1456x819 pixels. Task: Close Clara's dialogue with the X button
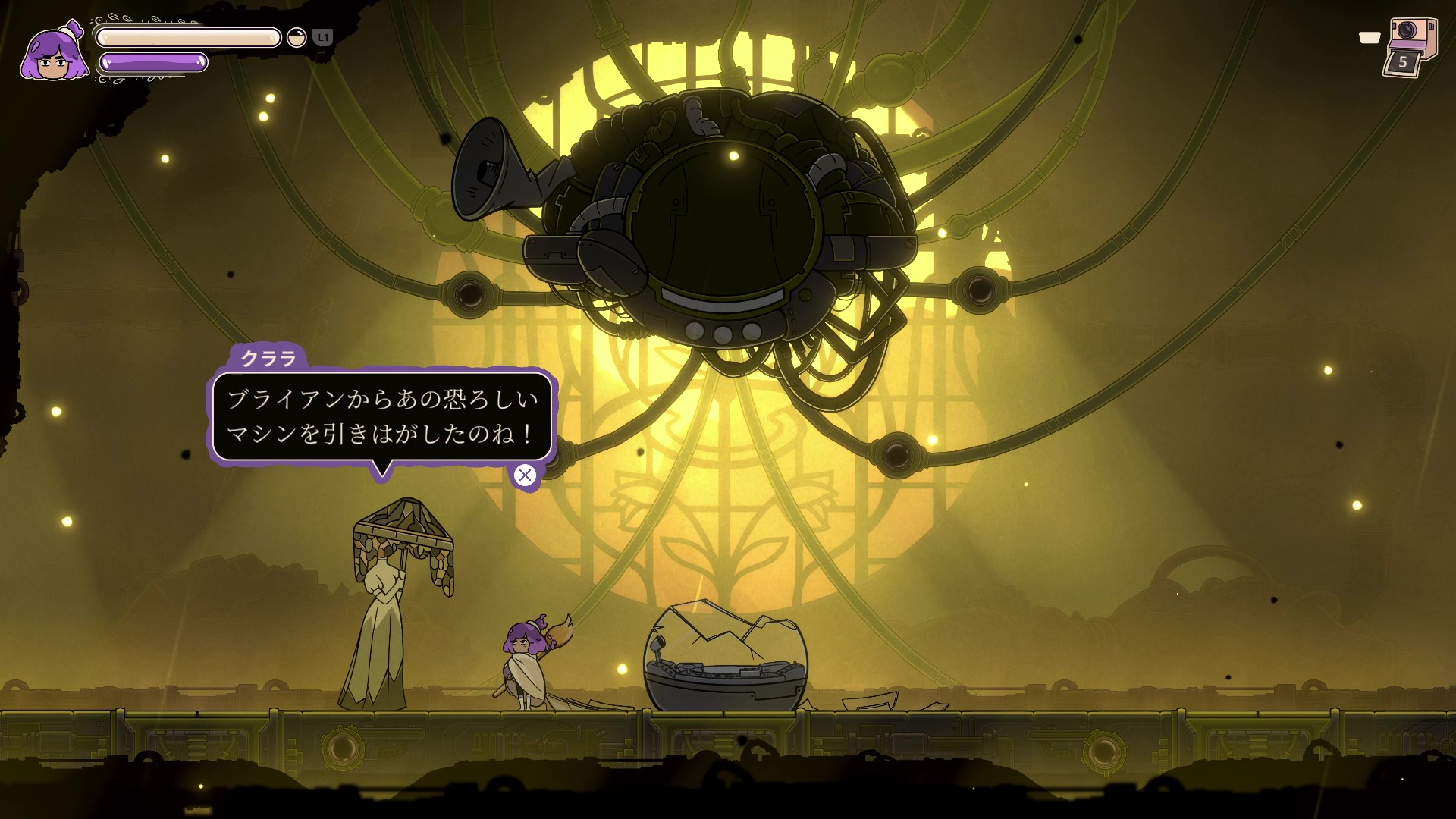[525, 475]
